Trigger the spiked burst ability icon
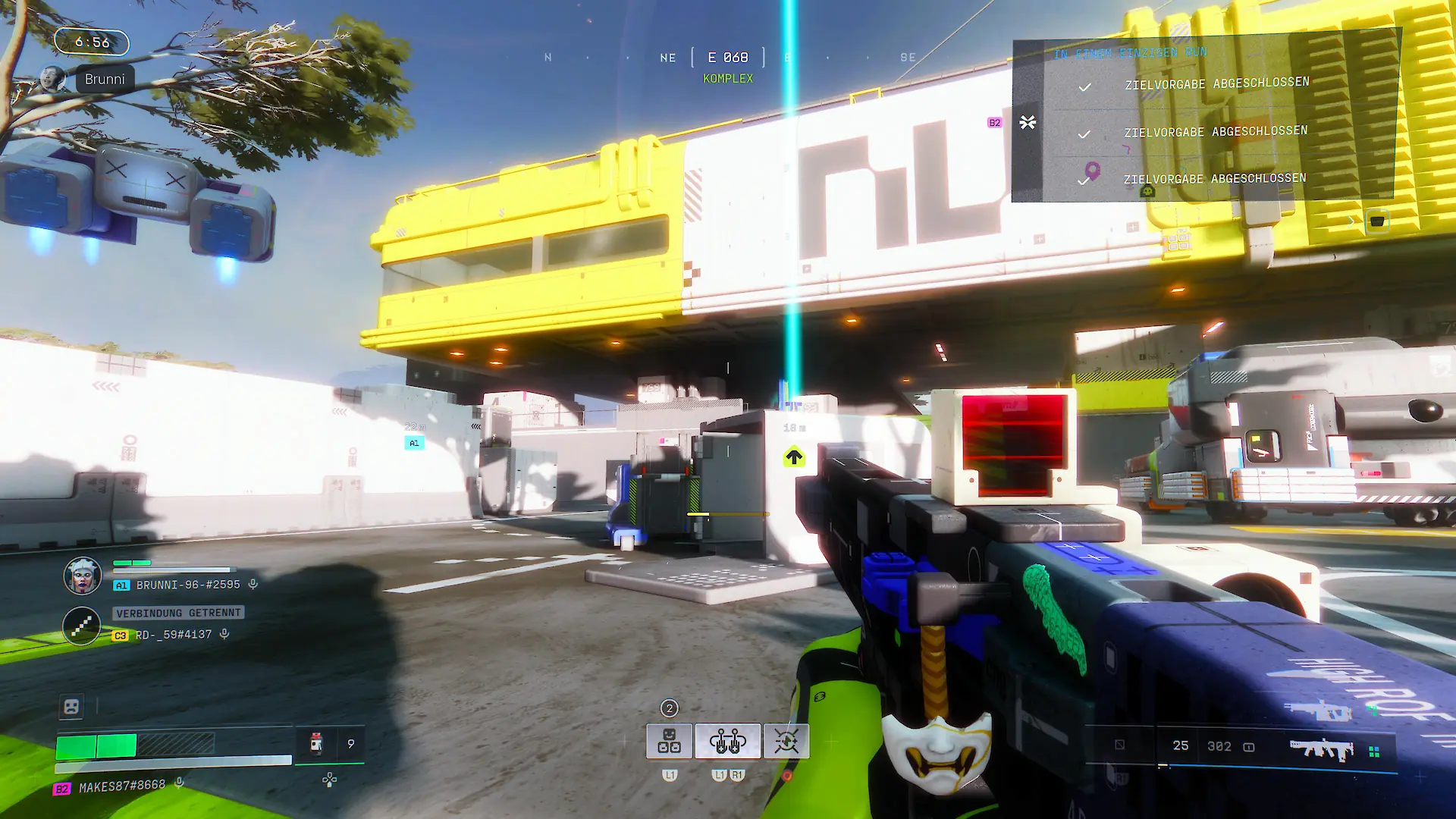Viewport: 1456px width, 819px height. 786,741
